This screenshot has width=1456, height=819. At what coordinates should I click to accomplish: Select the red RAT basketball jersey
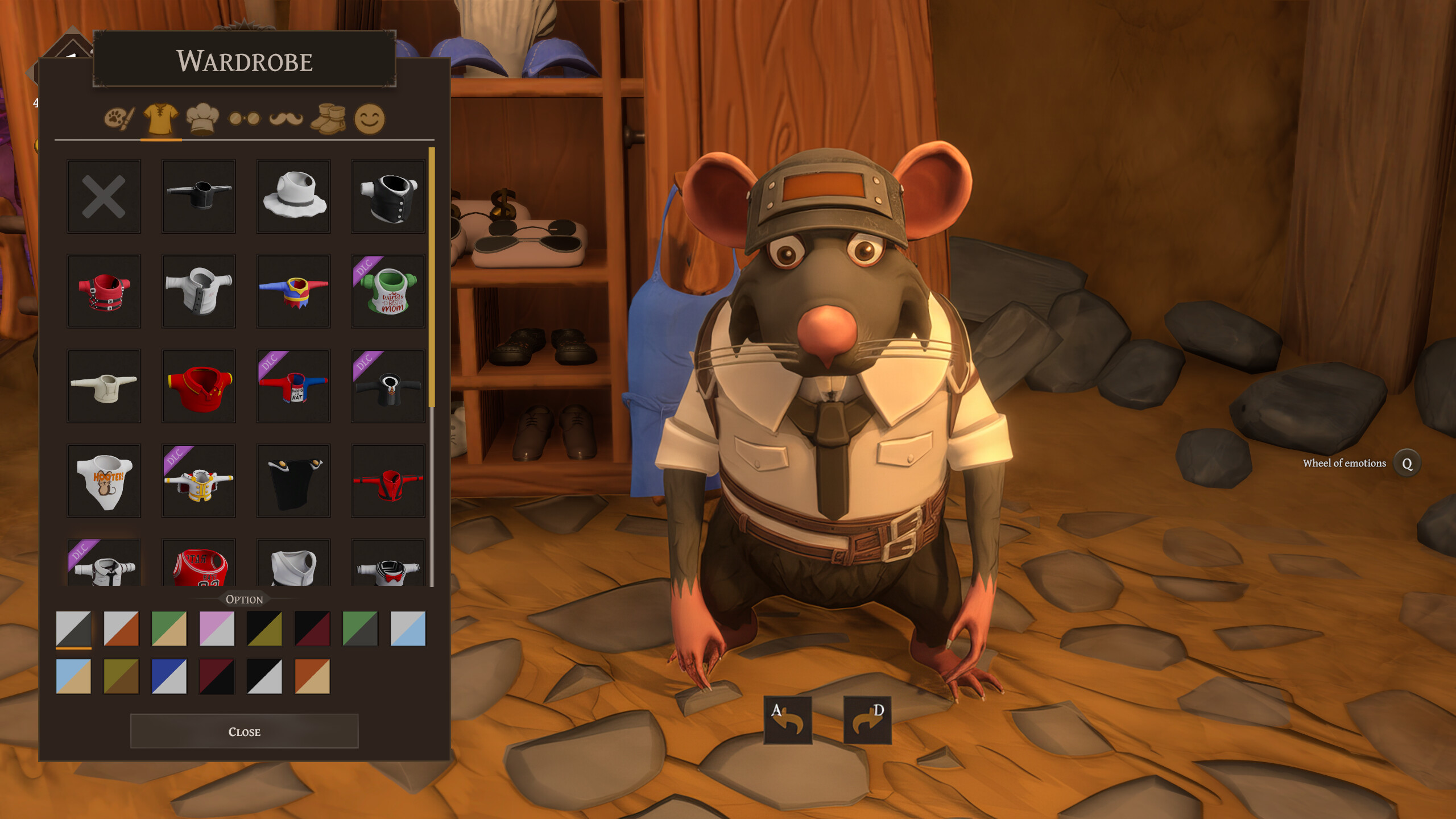(199, 569)
